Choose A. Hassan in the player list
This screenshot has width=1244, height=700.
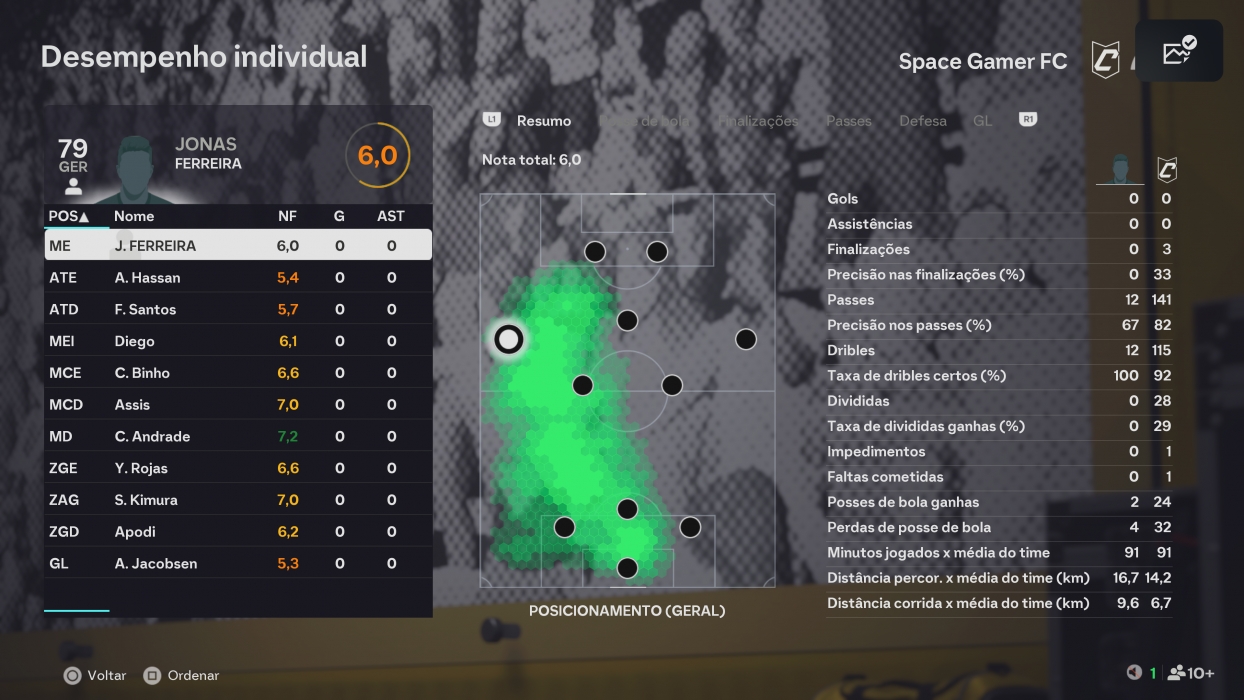pos(238,278)
